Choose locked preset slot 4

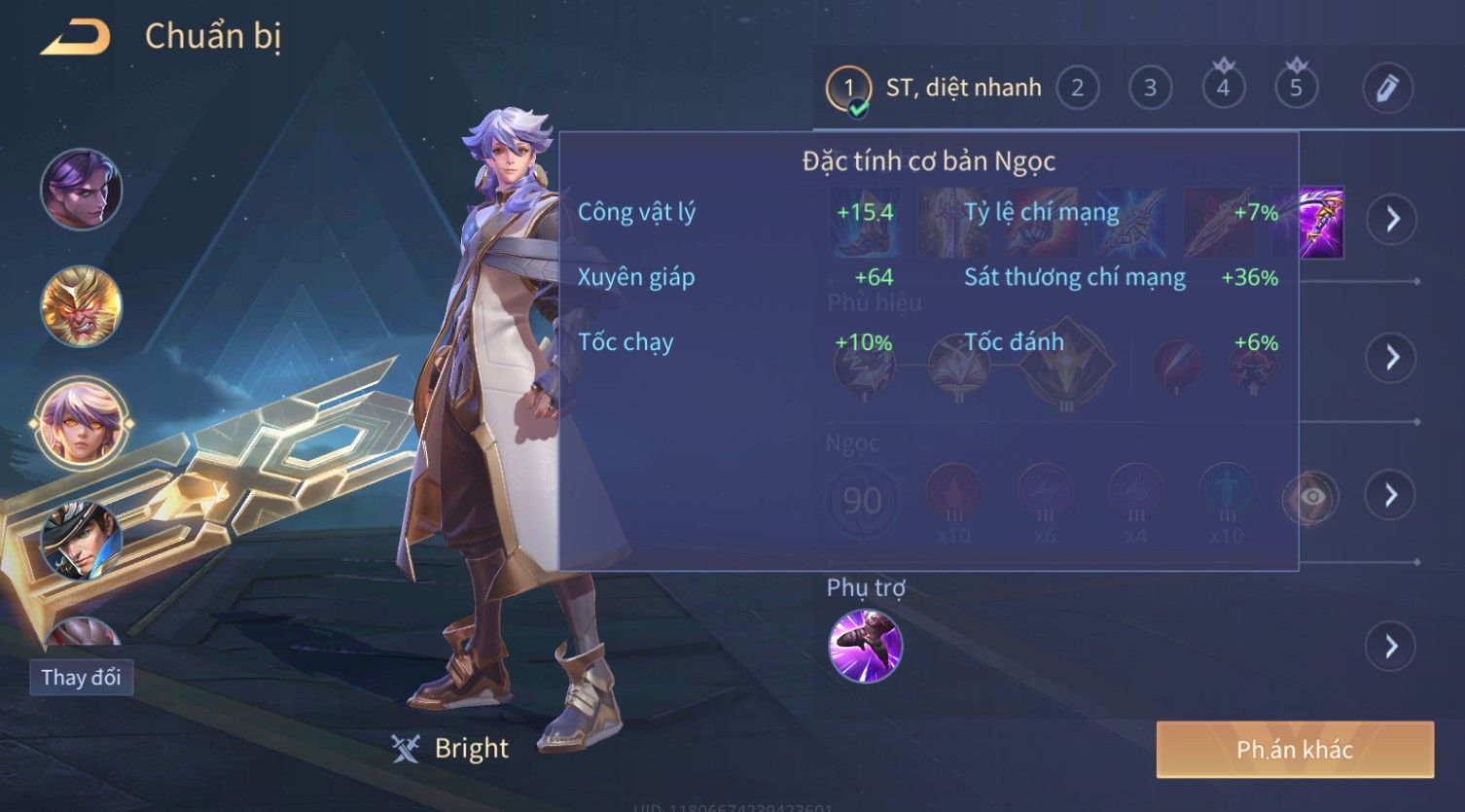1223,88
